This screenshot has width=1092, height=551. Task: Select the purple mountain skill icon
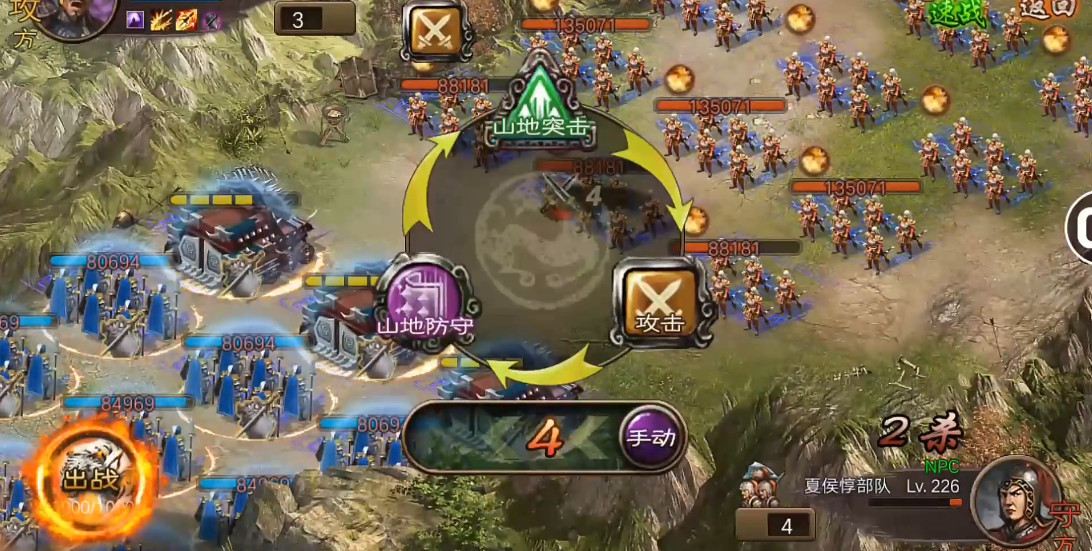pyautogui.click(x=135, y=19)
